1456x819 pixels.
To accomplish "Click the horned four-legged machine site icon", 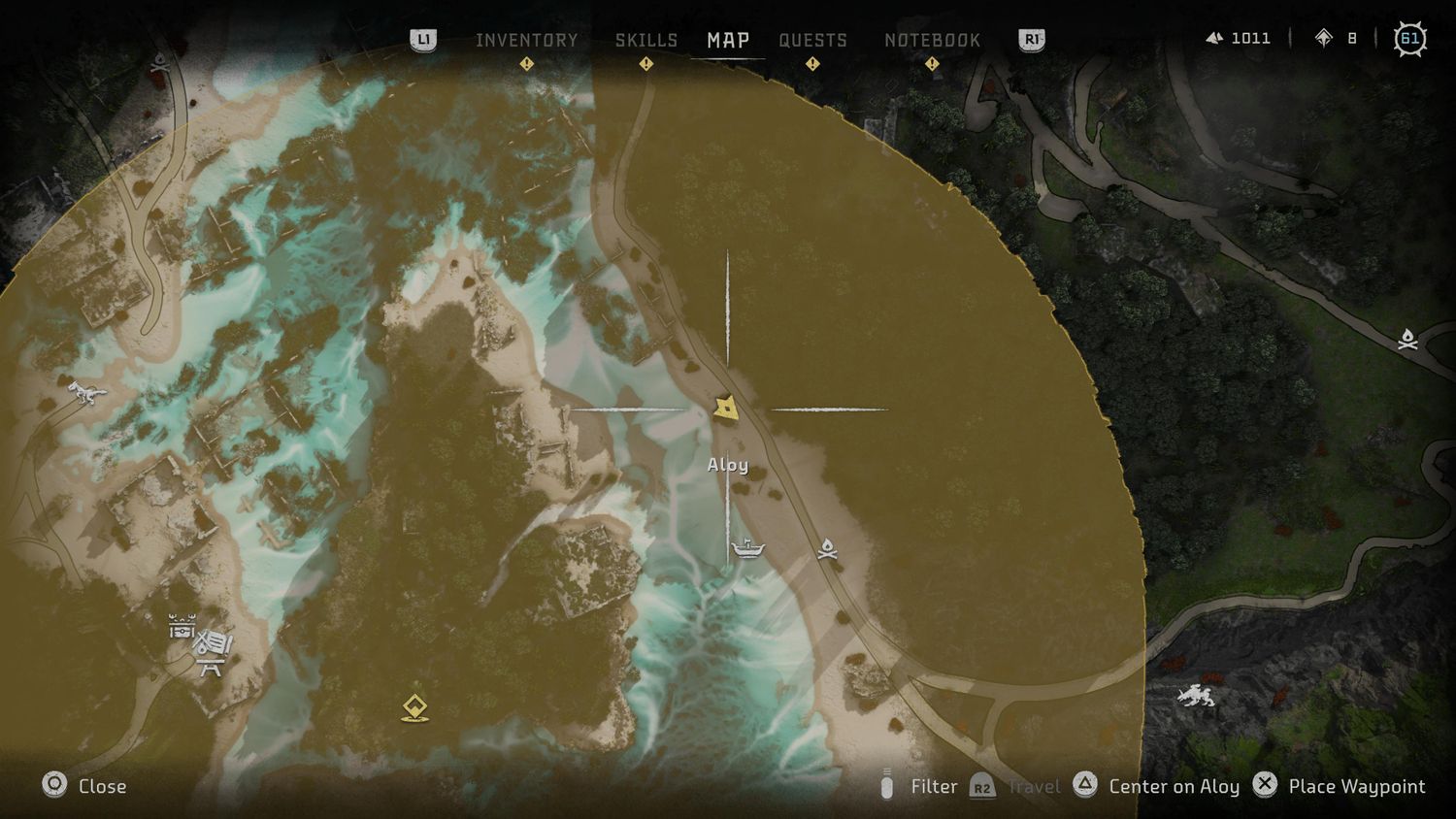I will [x=1196, y=695].
